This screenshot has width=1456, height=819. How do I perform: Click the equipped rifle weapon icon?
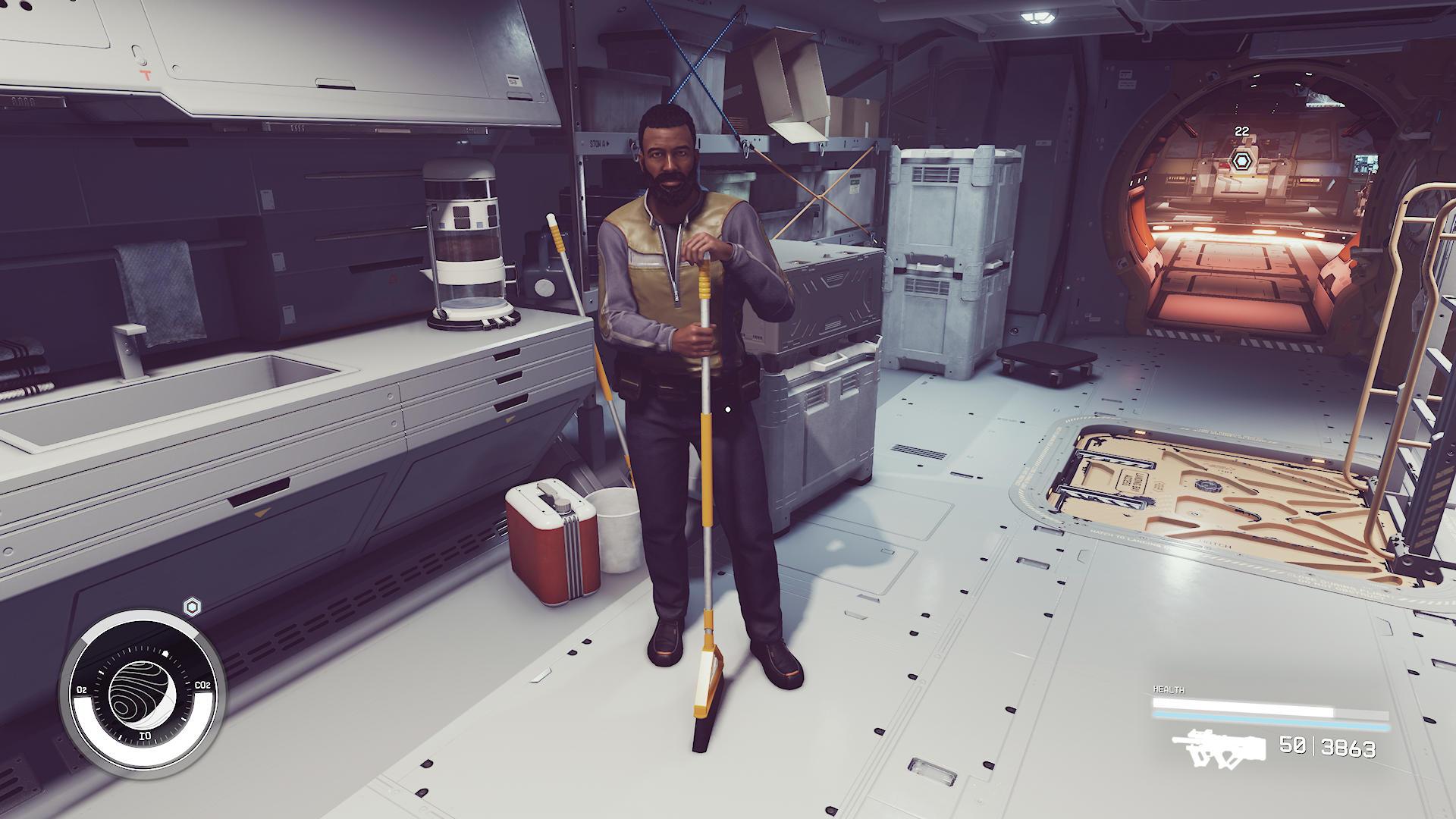coord(1219,748)
